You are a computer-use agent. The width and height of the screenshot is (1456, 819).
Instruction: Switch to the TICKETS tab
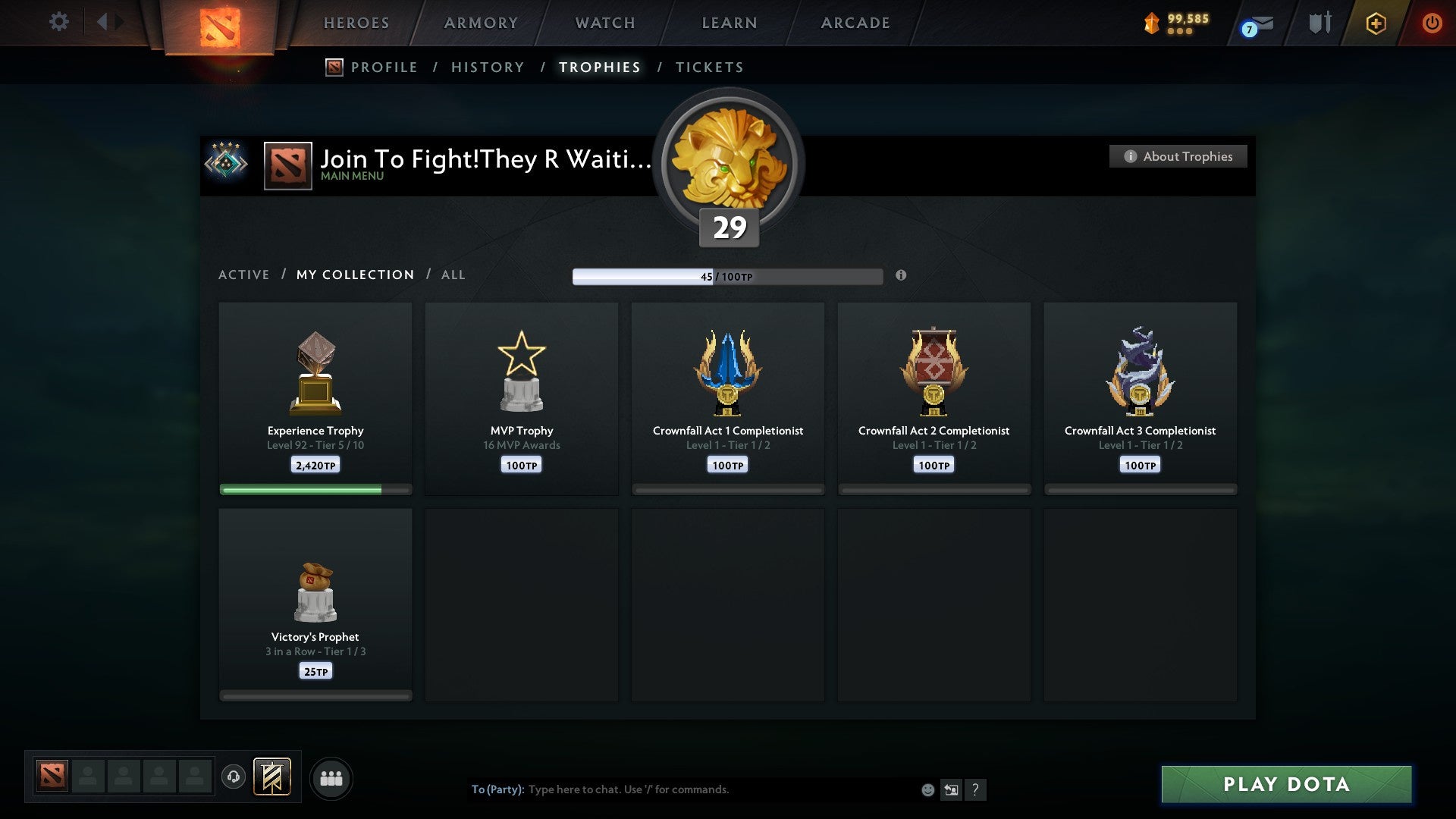[708, 67]
